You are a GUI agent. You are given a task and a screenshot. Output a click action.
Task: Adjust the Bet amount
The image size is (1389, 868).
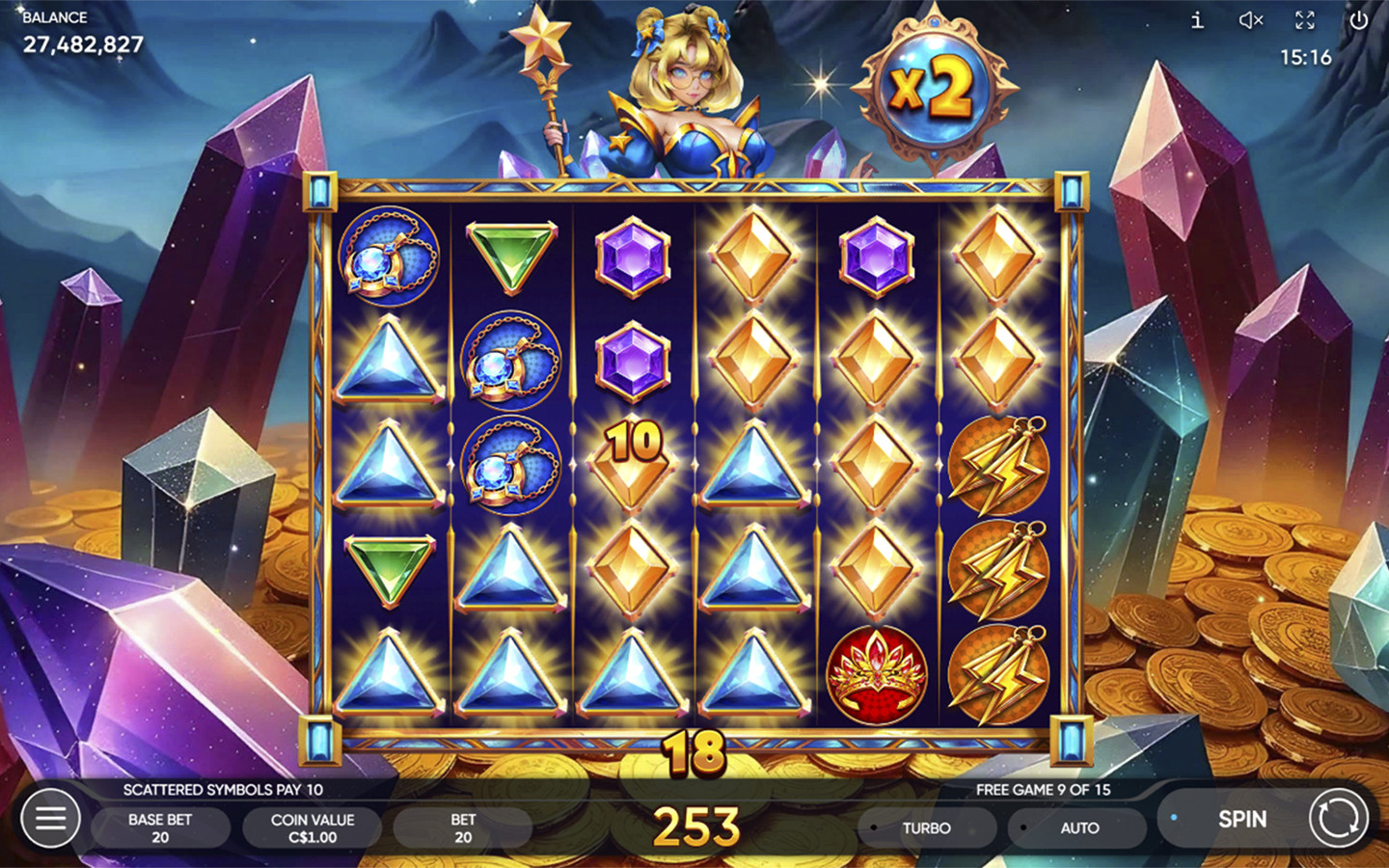(463, 827)
